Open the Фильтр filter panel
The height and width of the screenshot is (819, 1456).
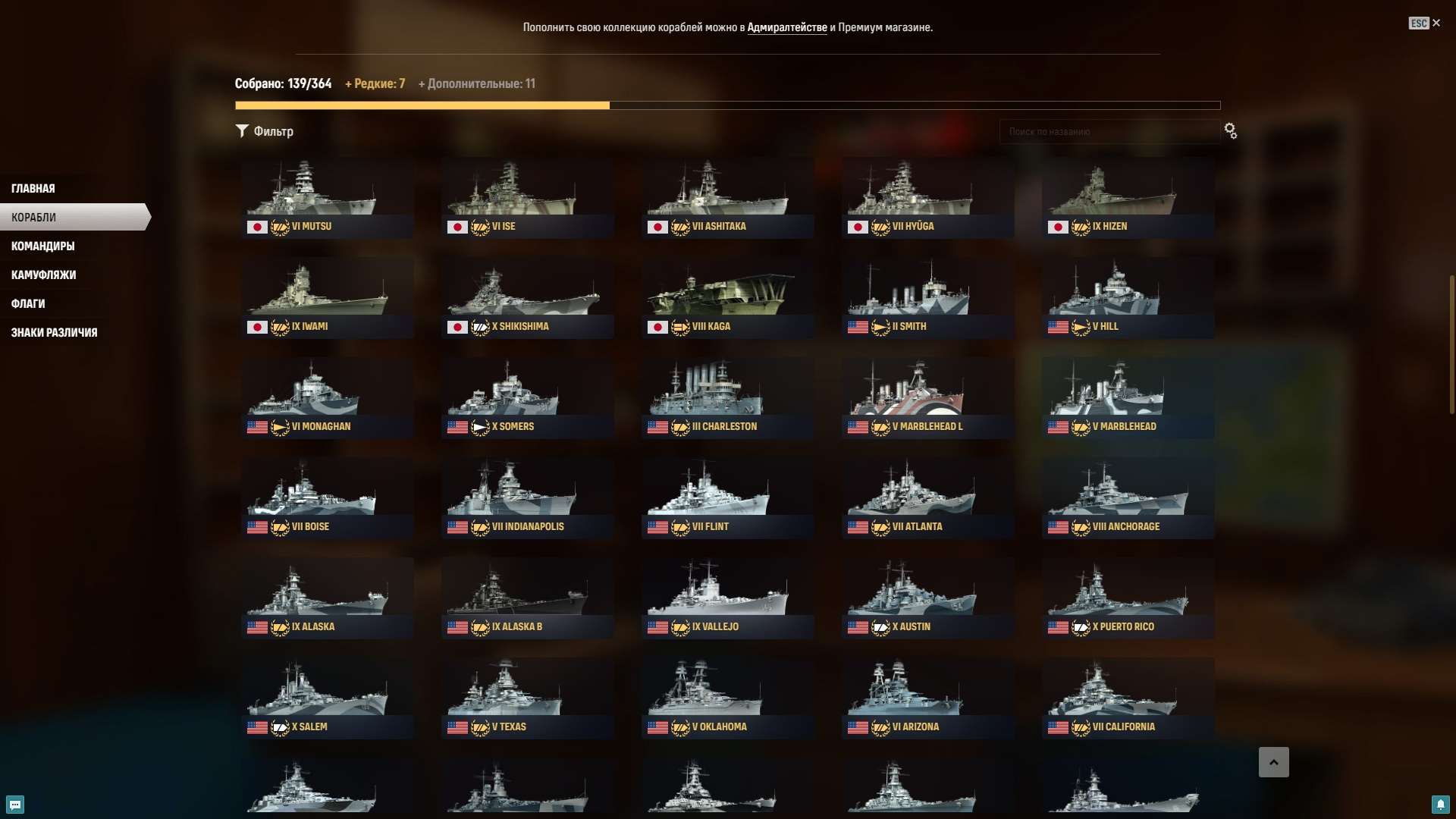pyautogui.click(x=264, y=131)
